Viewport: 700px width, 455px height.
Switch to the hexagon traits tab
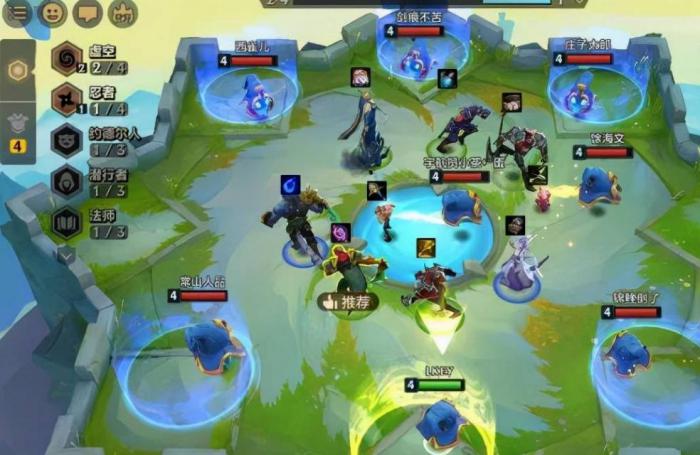(17, 71)
